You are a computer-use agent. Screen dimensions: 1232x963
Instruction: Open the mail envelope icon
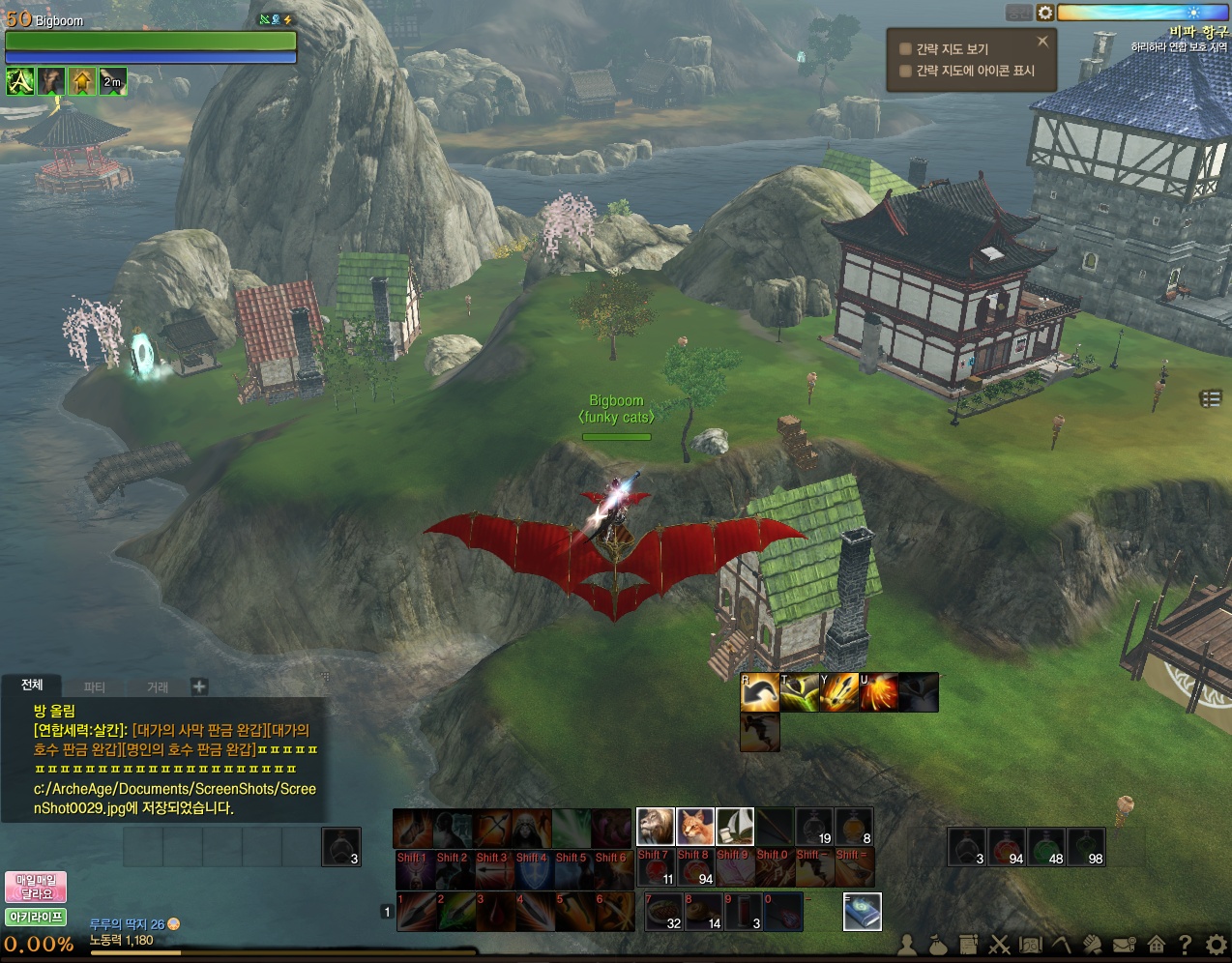point(1124,945)
